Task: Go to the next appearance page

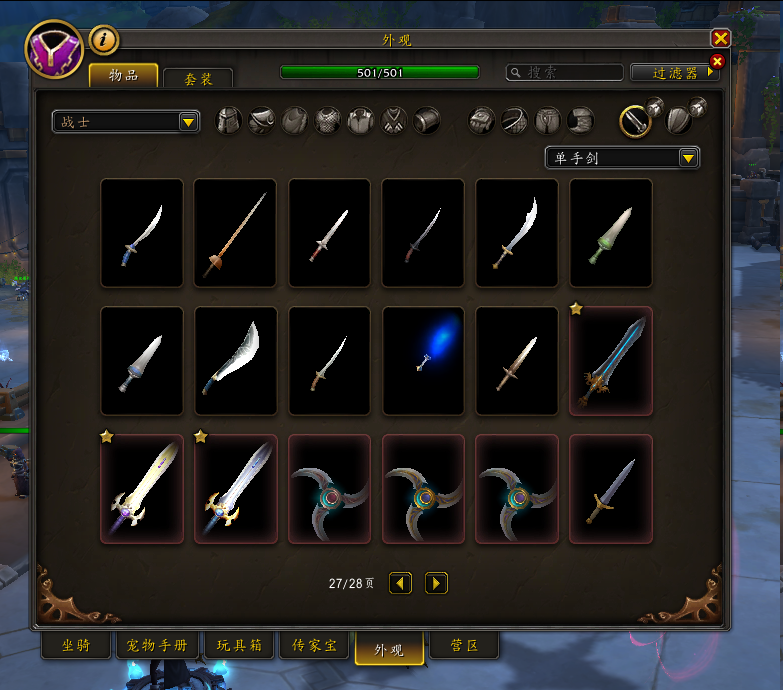Action: [x=436, y=583]
